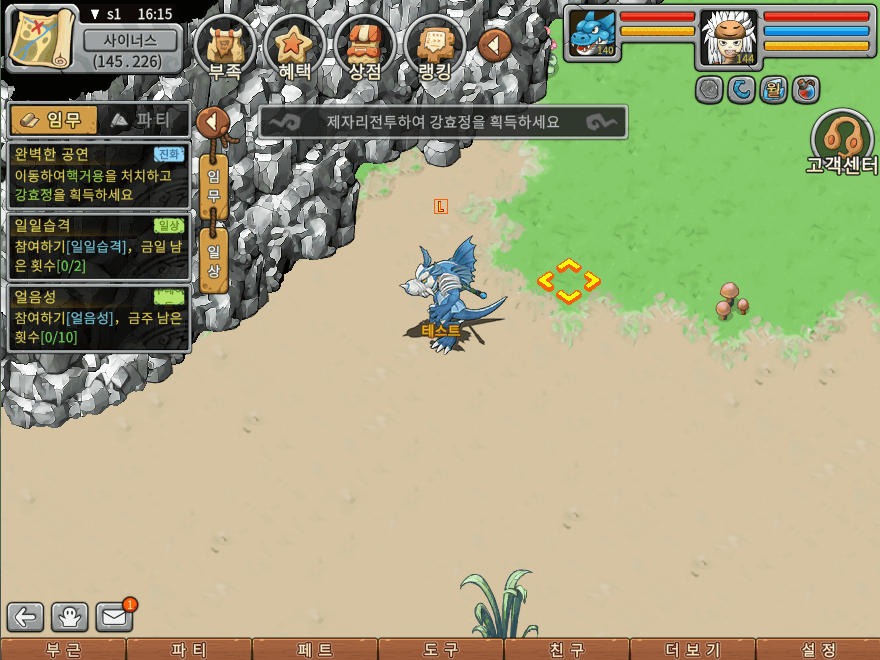The image size is (880, 660).
Task: Switch to the 파티 party tab
Action: [x=141, y=120]
